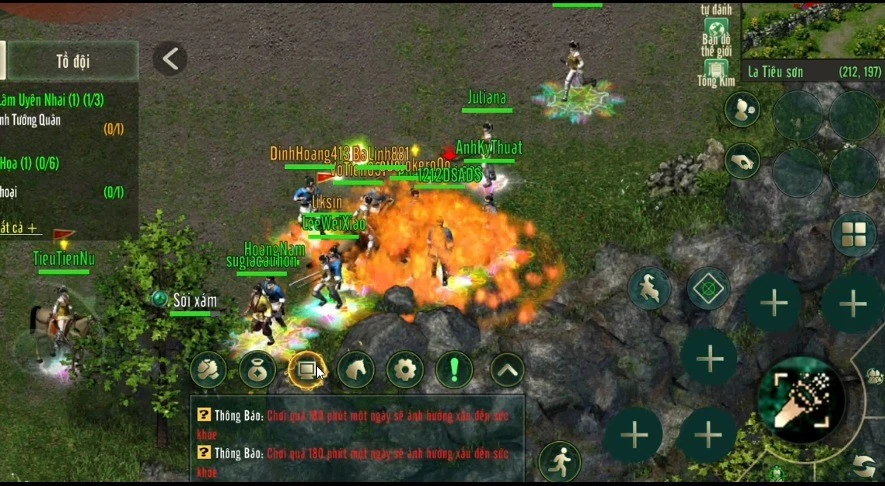Image resolution: width=885 pixels, height=486 pixels.
Task: Open the Tổ đội team tab
Action: pyautogui.click(x=72, y=61)
